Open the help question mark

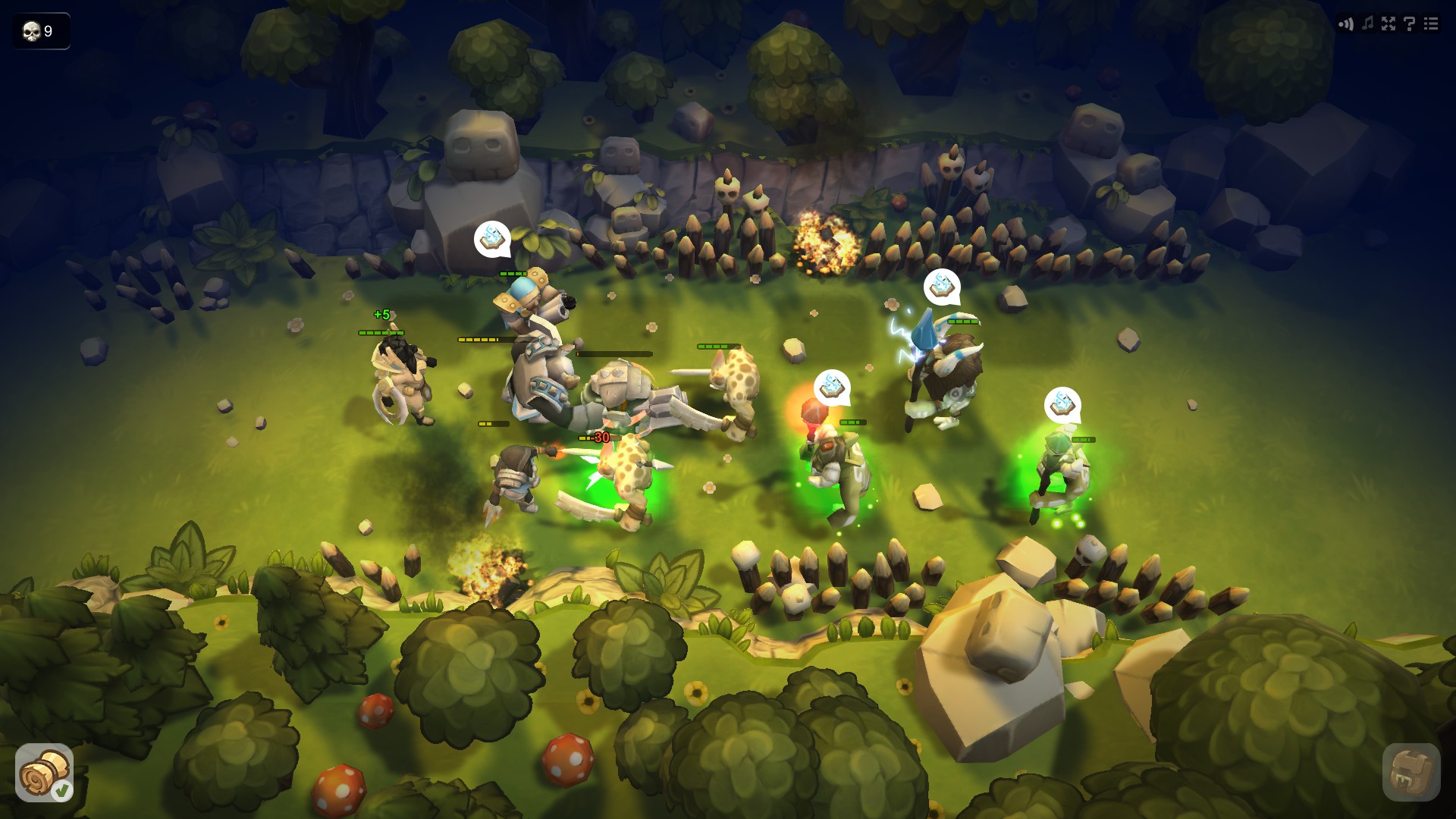pos(1410,24)
